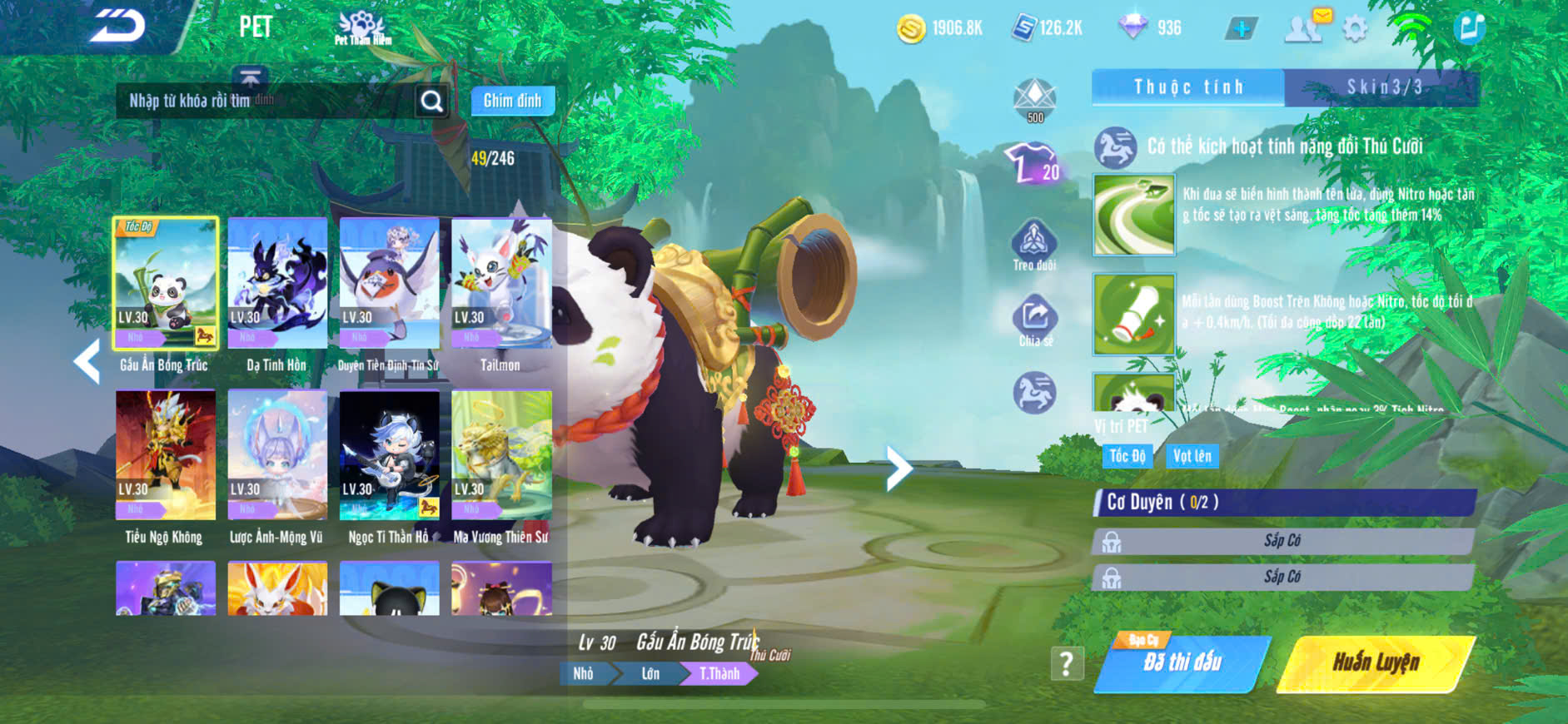Choose the Dạ Tinh Hồn pet card
Screen dimensions: 1568x724
(x=277, y=283)
